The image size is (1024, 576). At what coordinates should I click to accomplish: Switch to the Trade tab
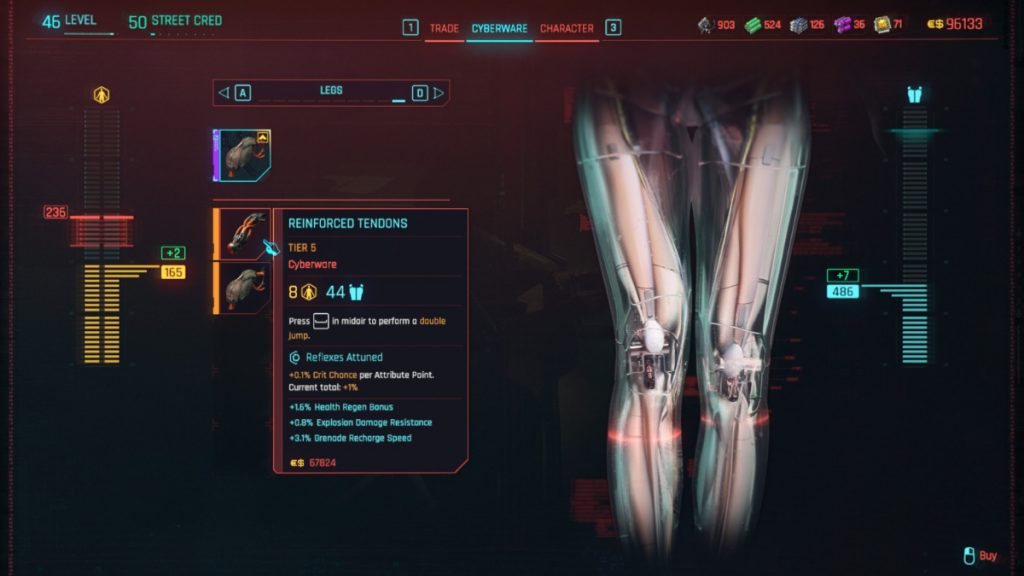pos(444,28)
